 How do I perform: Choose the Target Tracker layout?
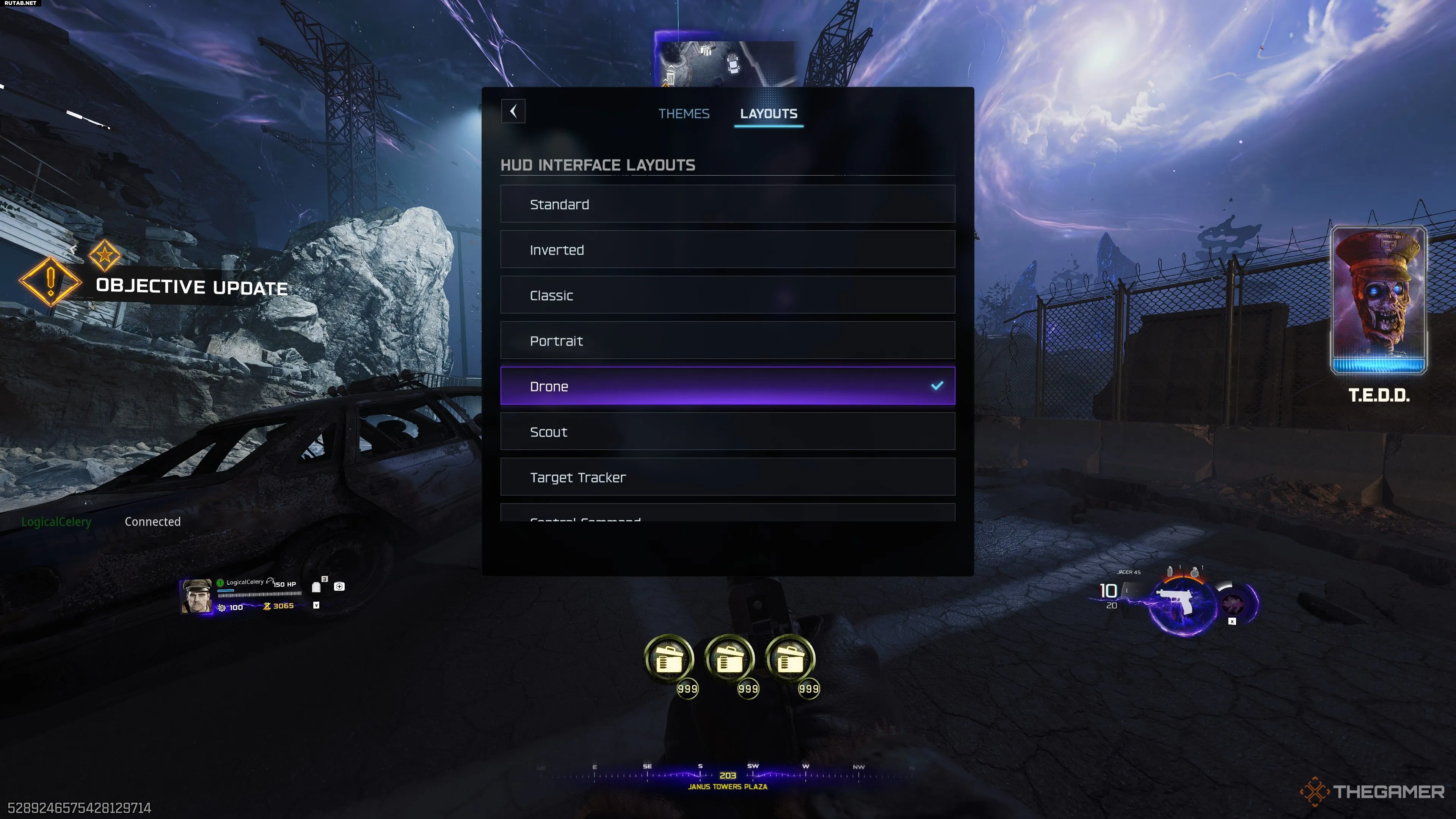[x=728, y=477]
